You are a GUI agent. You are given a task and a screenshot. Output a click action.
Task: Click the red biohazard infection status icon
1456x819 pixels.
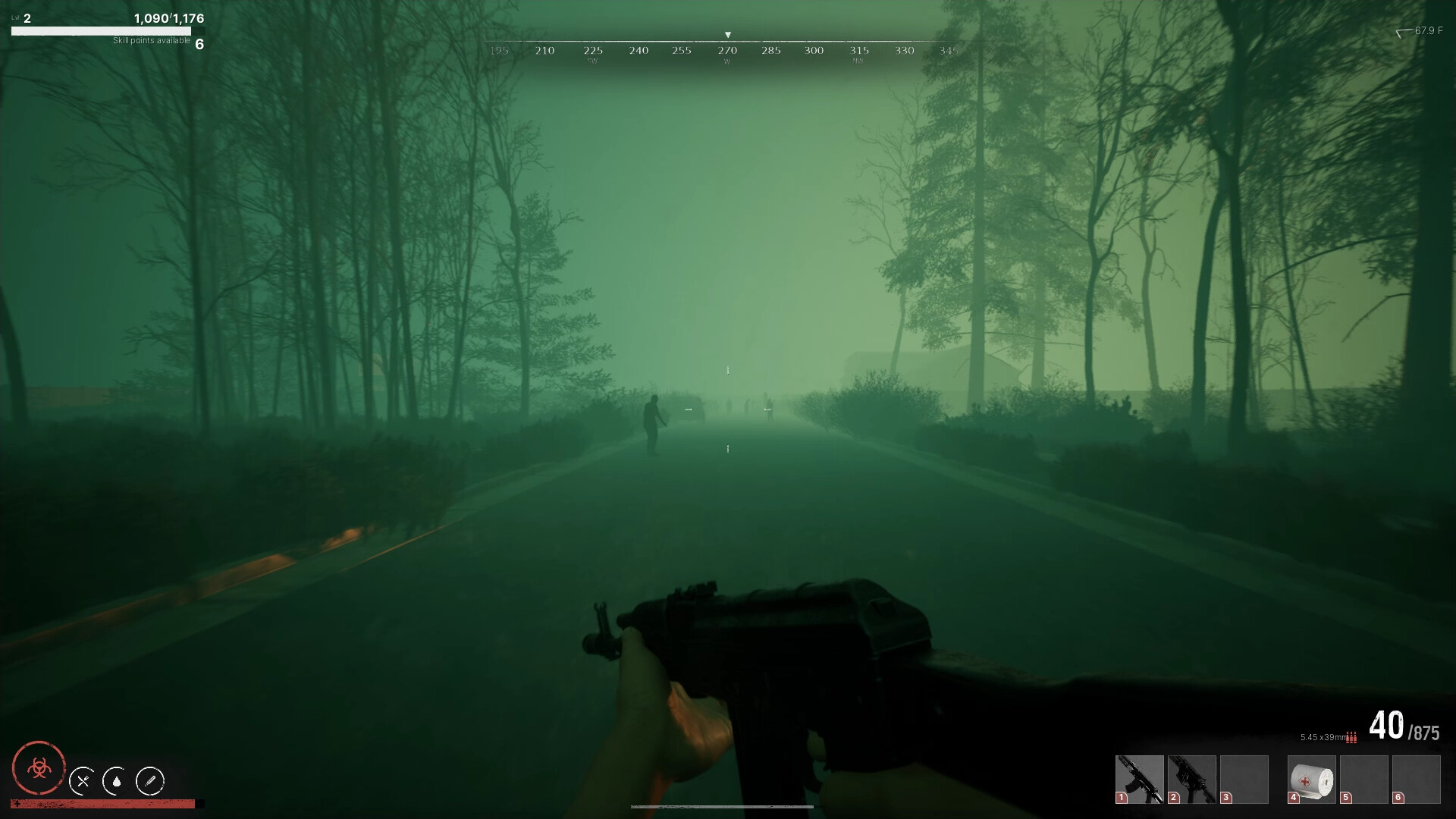click(x=39, y=770)
